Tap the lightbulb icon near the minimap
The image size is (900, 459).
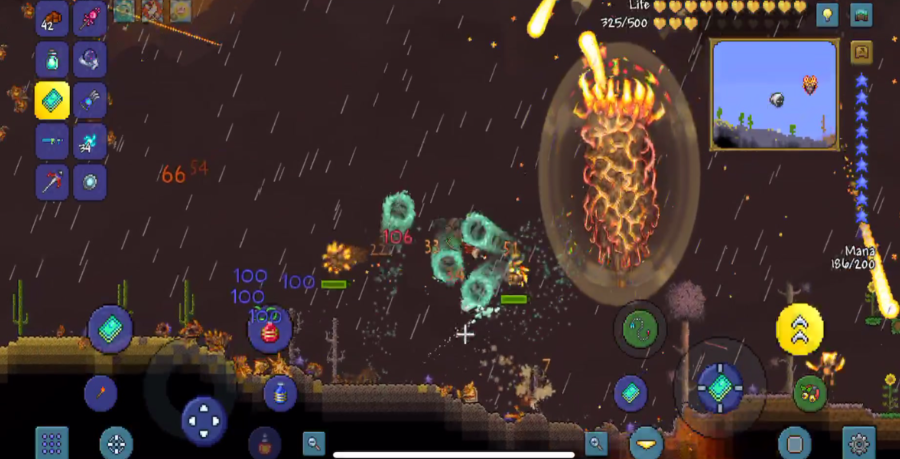point(827,15)
